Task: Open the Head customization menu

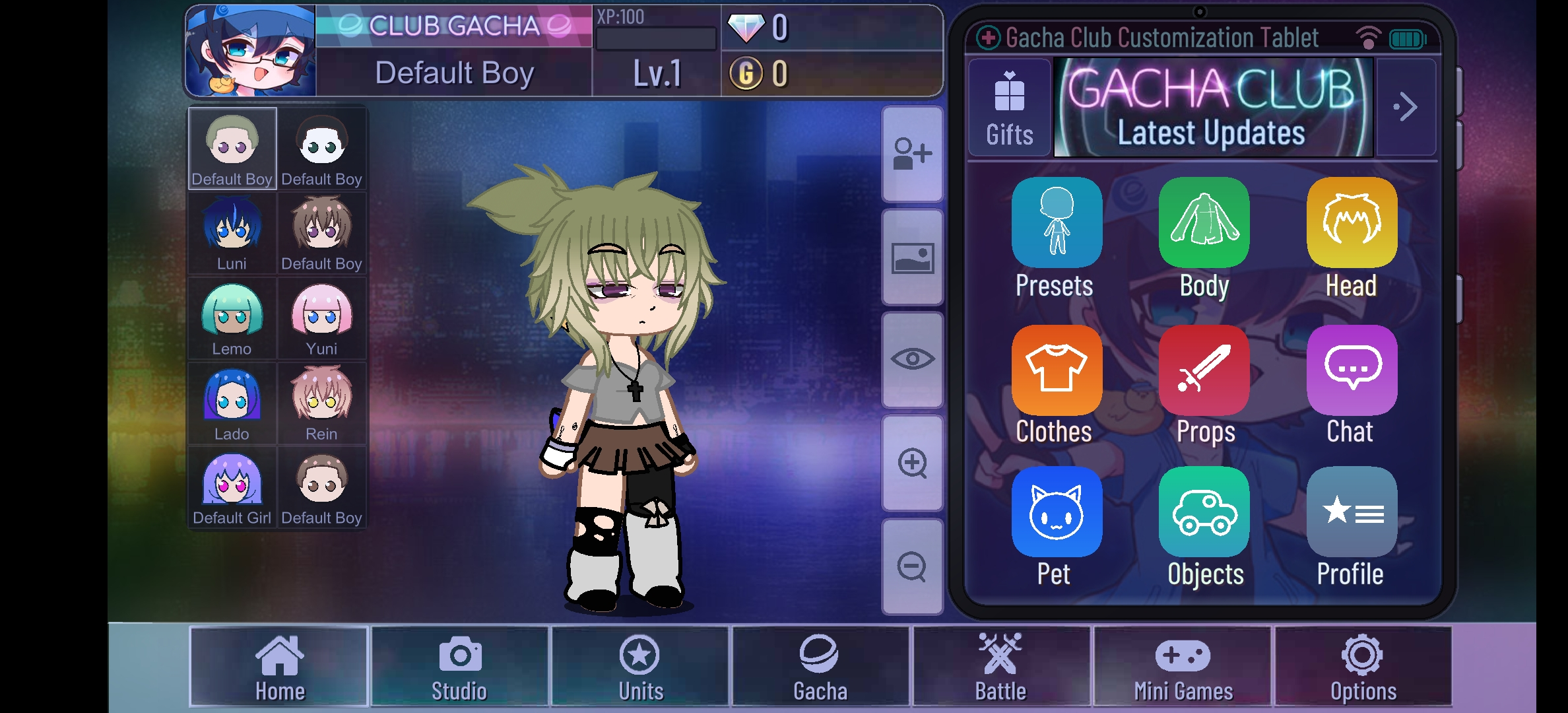Action: click(x=1350, y=223)
